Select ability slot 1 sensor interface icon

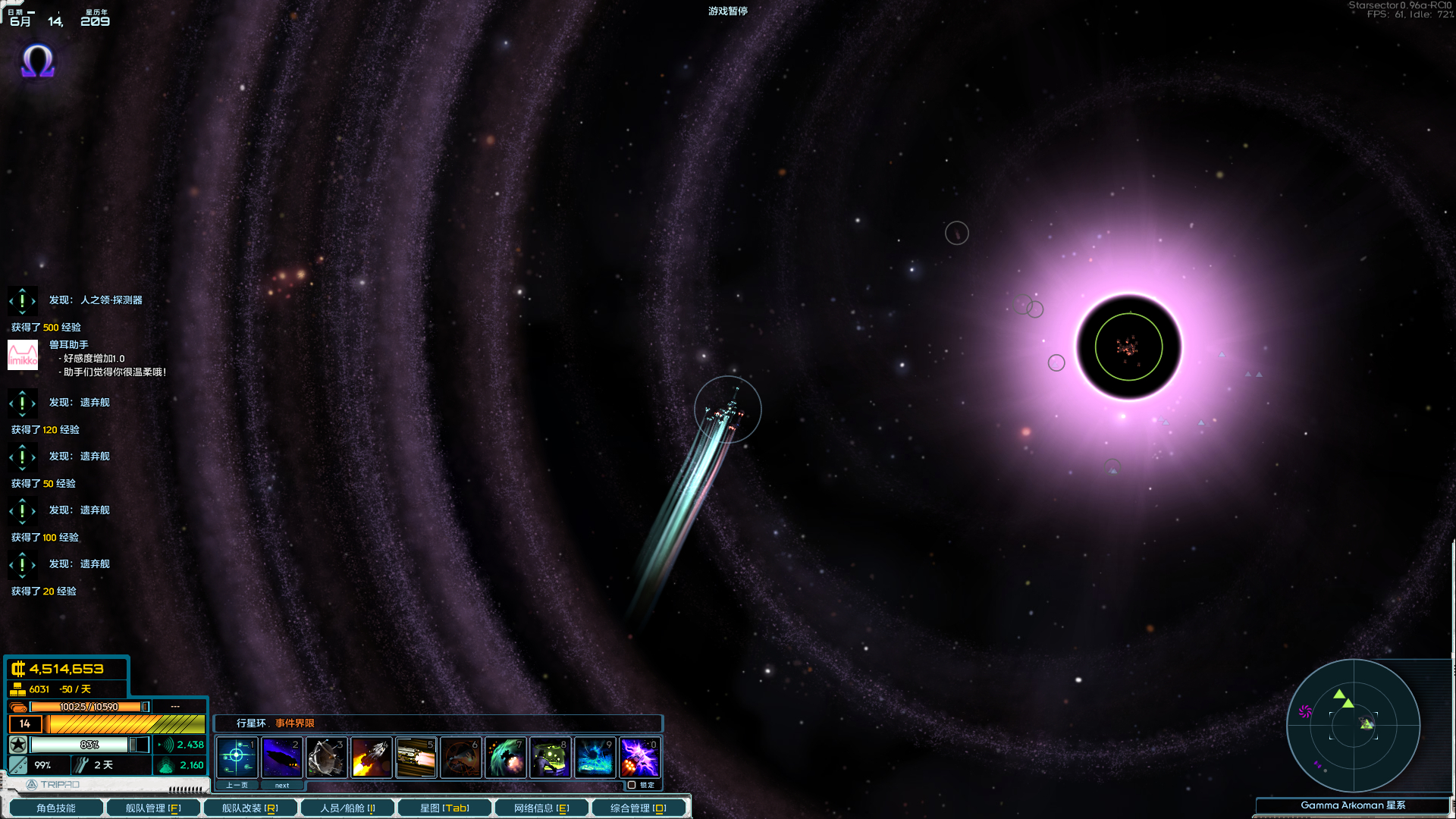pos(237,757)
